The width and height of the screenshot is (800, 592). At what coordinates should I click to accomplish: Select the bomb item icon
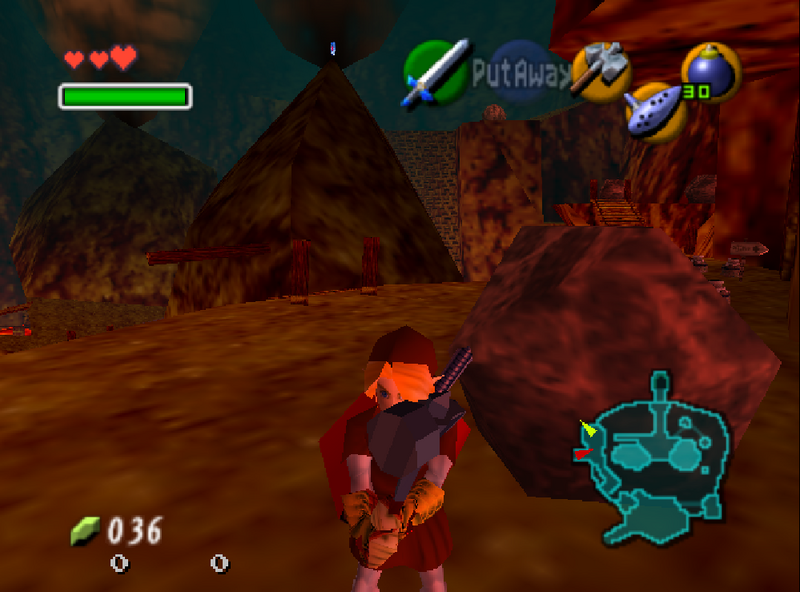tap(712, 72)
